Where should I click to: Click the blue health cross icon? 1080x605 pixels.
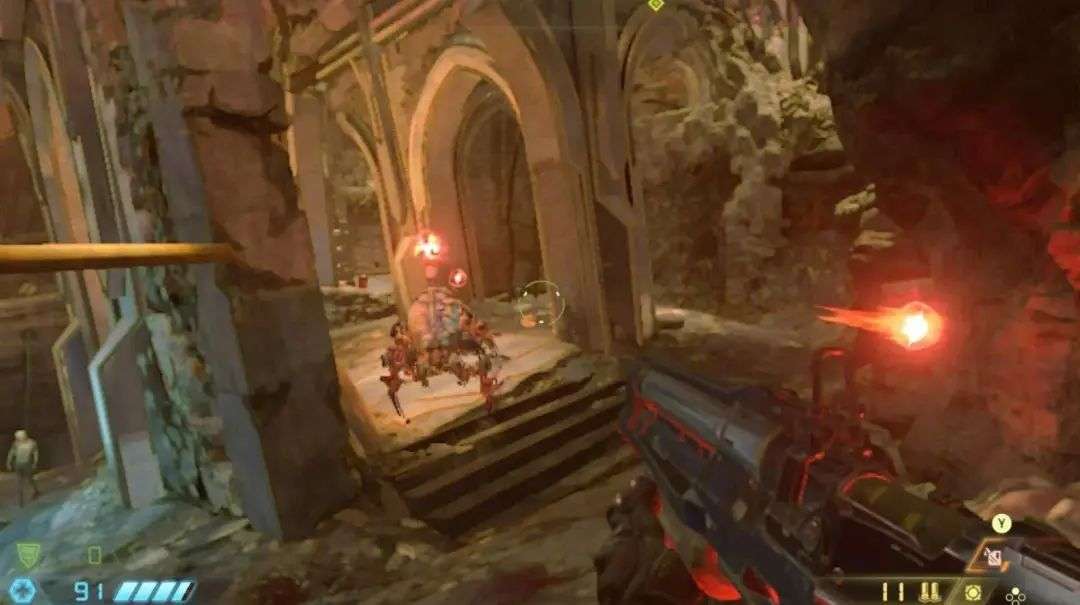[x=24, y=590]
